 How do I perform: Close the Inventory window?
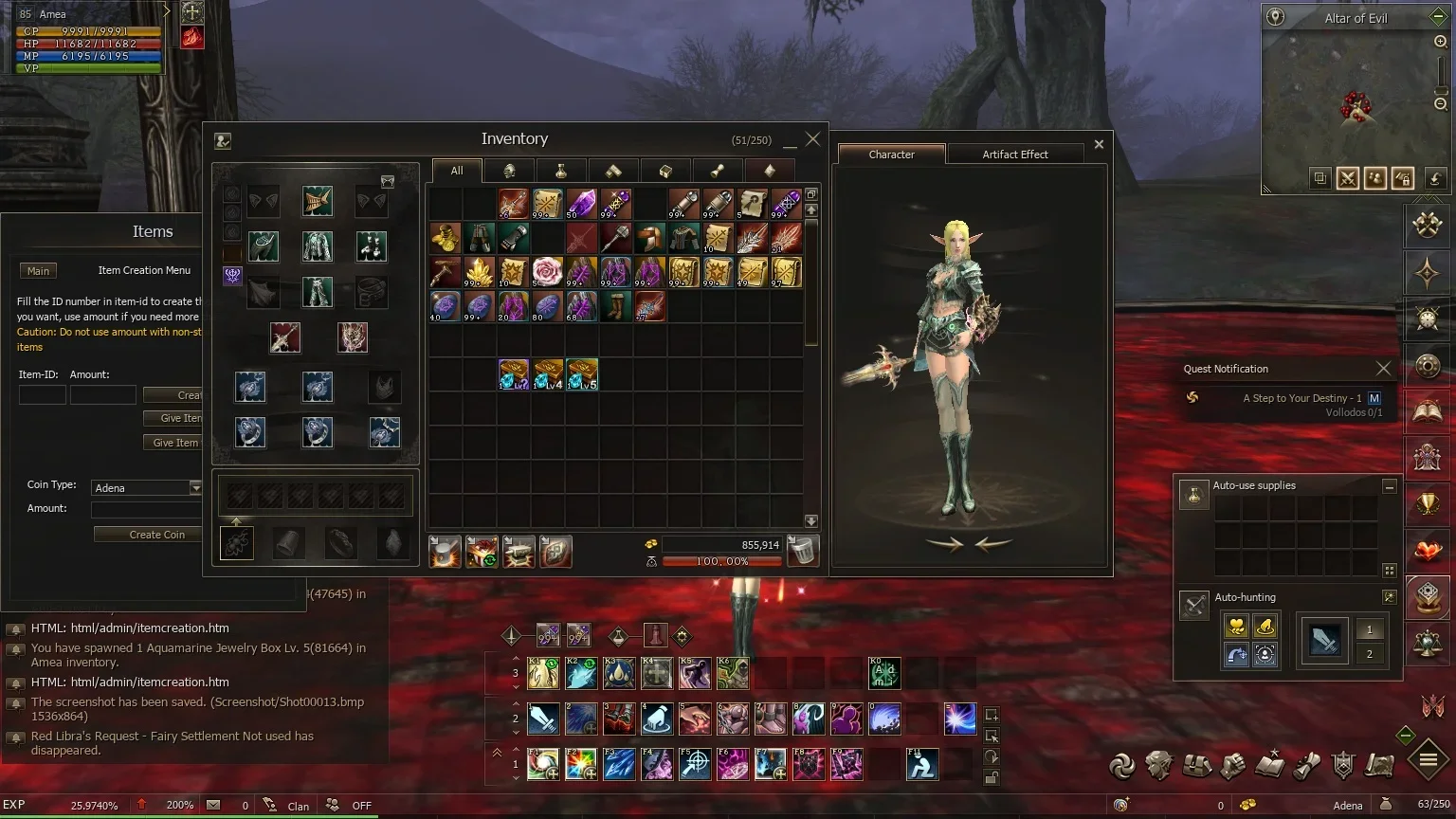tap(812, 139)
